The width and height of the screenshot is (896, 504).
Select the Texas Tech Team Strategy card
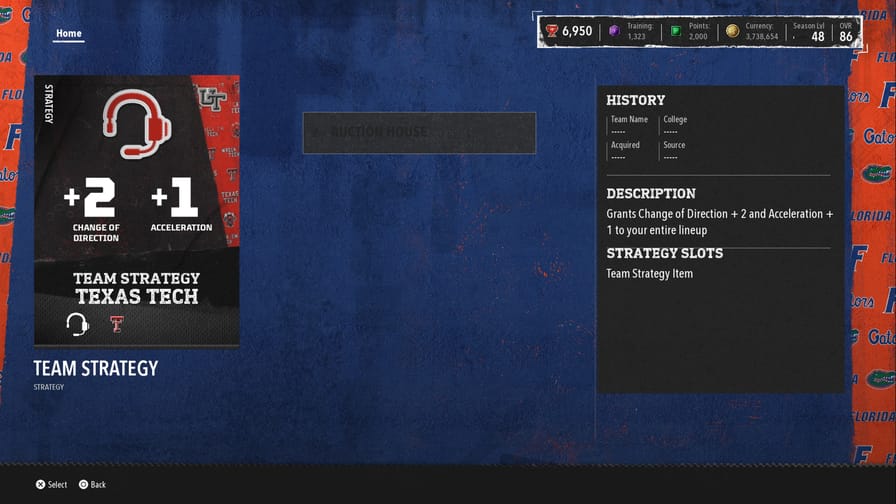coord(137,210)
